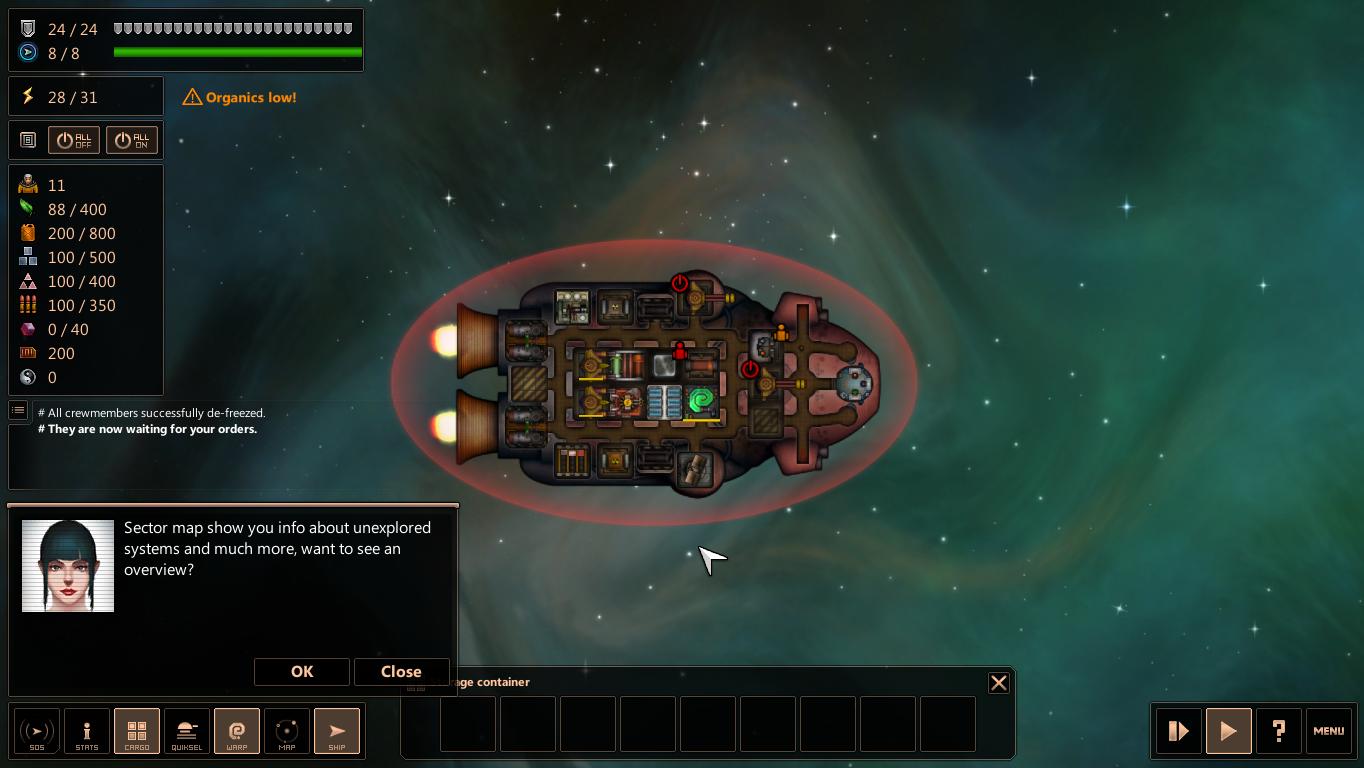This screenshot has height=768, width=1364.
Task: Click the step-forward time control
Action: coord(1179,731)
